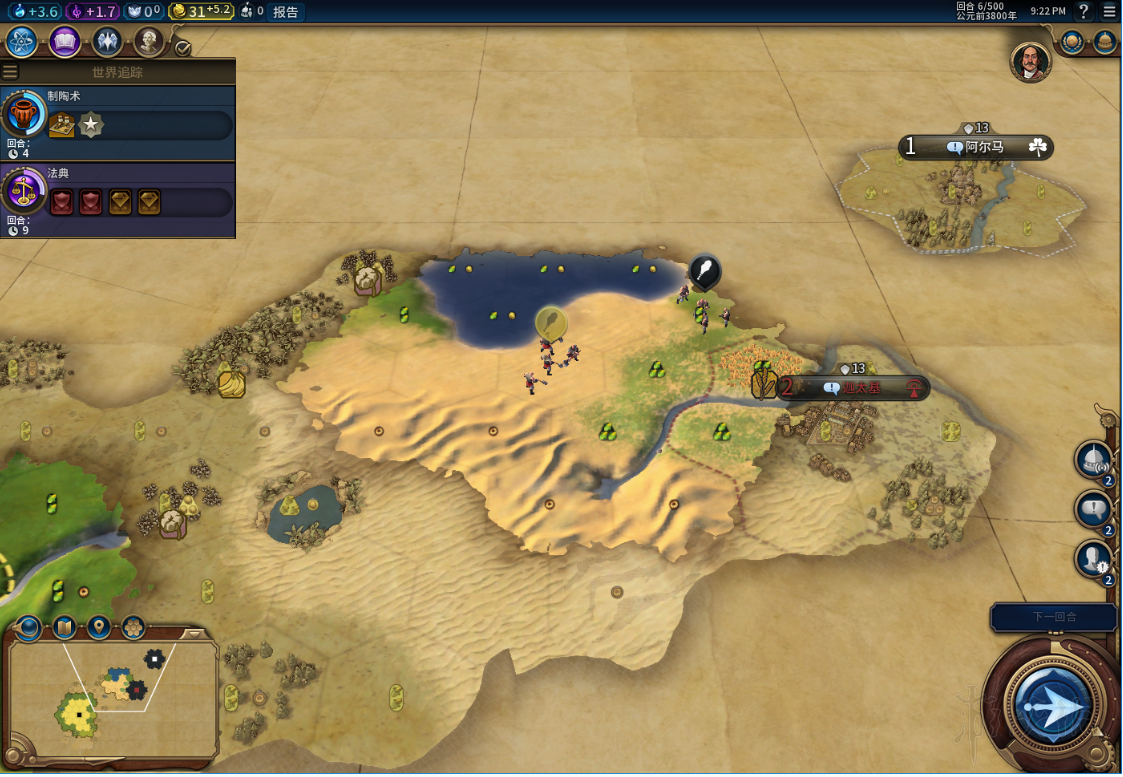Select the 制陶术 research entry
1123x777 pixels.
118,122
